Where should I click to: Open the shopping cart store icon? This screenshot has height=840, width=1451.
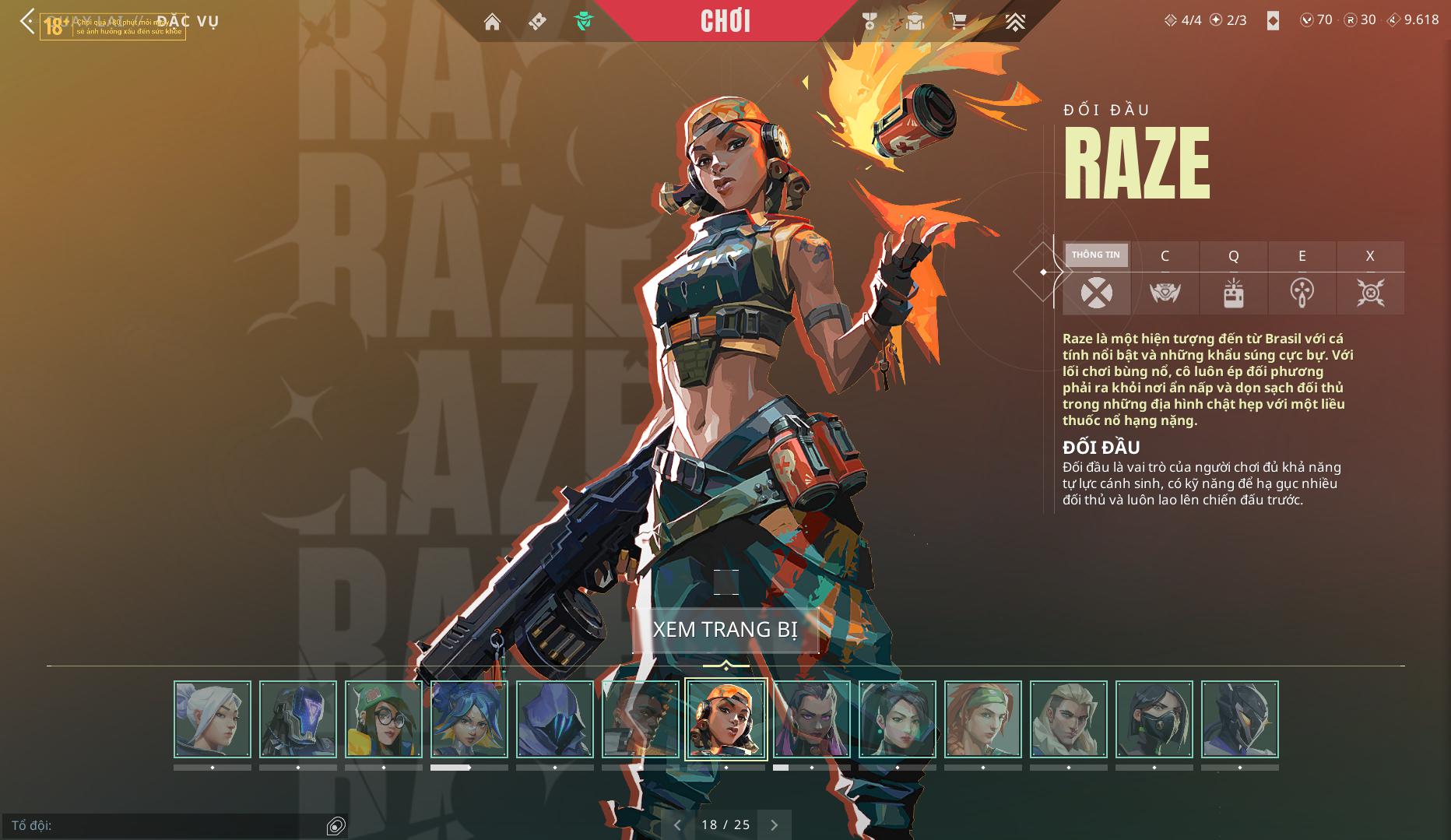(957, 22)
